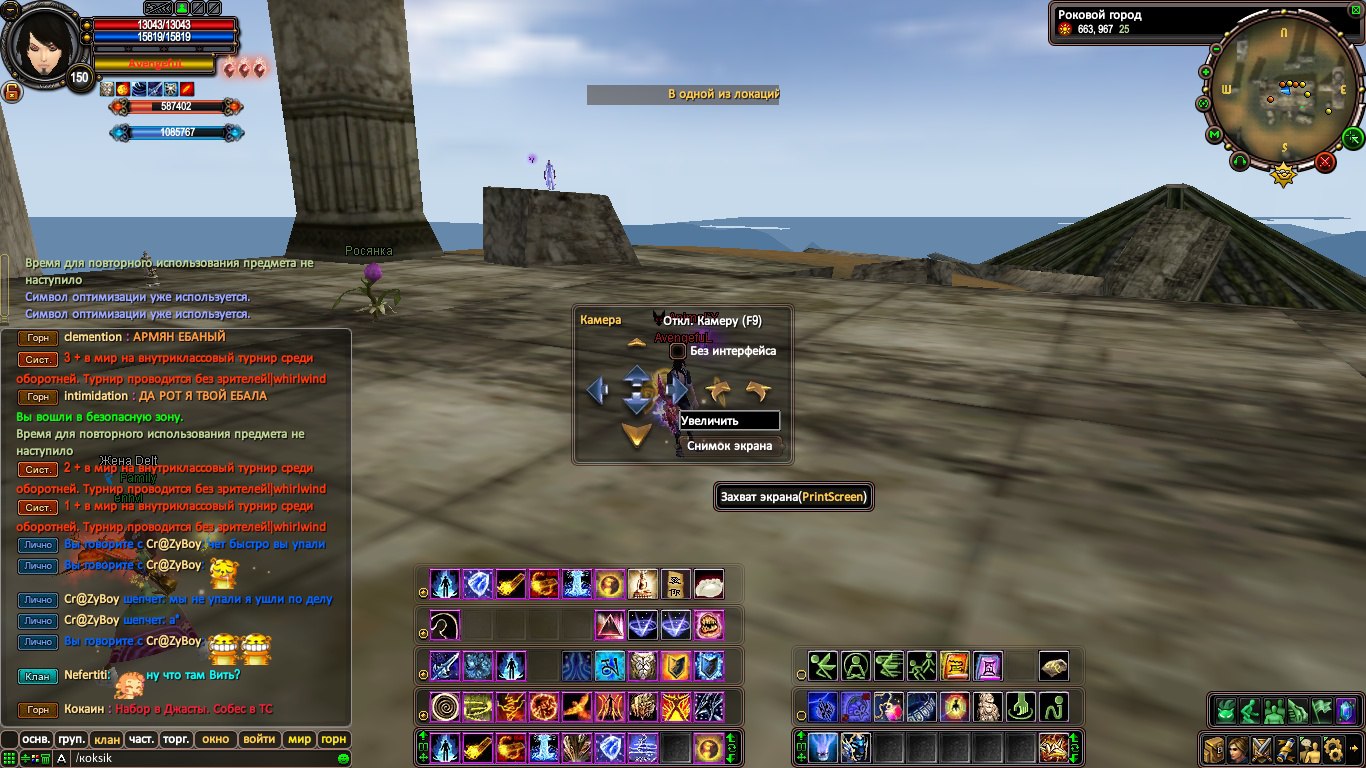1366x768 pixels.
Task: Click the character portrait avatar
Action: click(x=40, y=42)
